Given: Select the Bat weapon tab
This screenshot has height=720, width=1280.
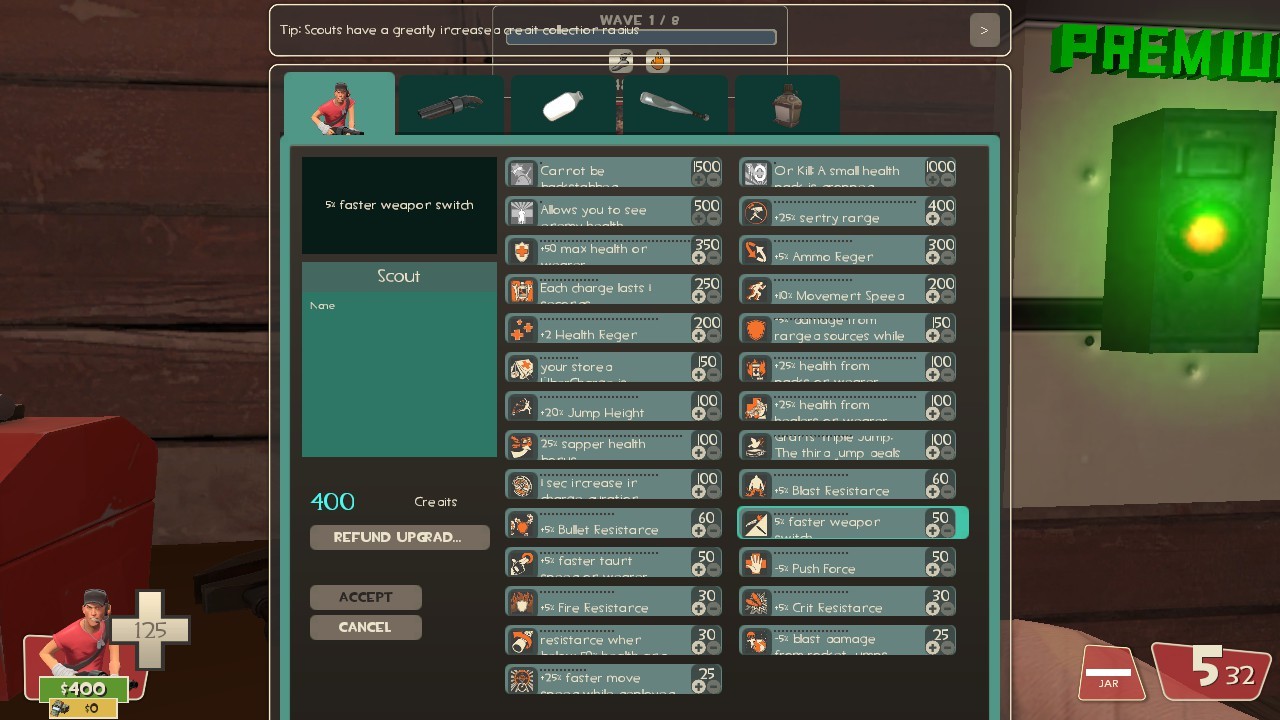Looking at the screenshot, I should [676, 105].
